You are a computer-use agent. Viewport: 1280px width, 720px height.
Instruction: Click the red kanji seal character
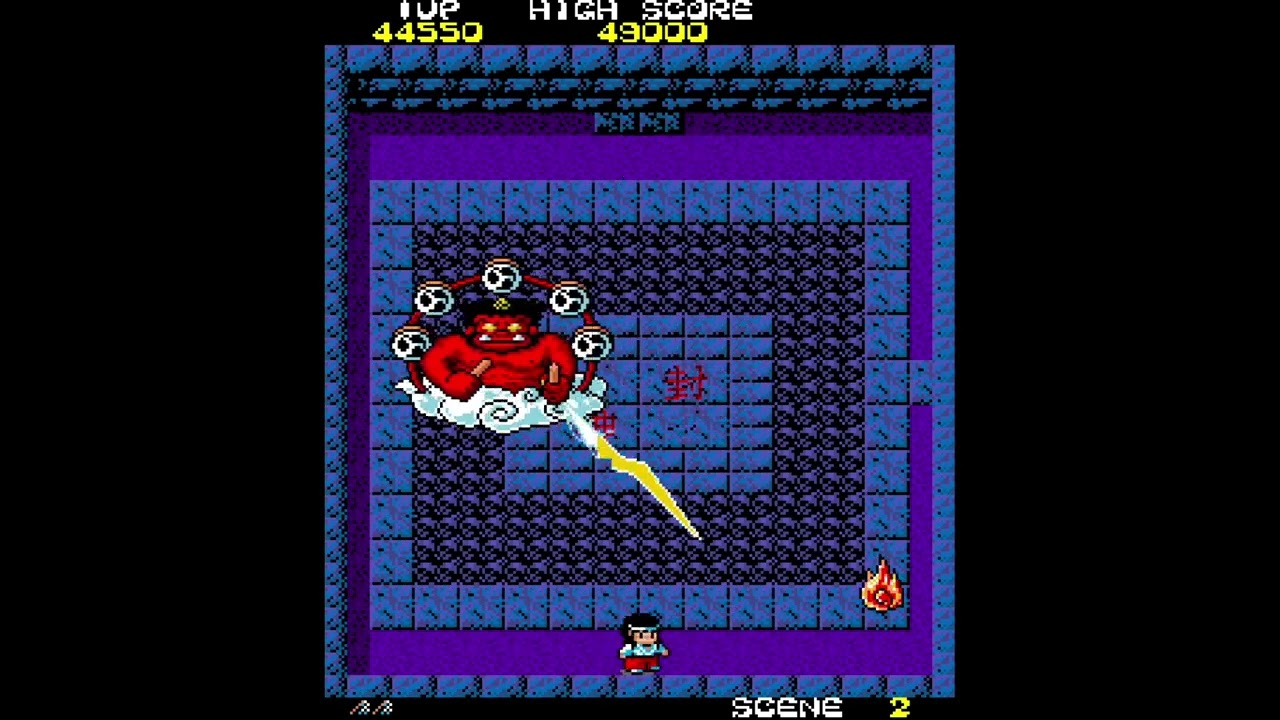pos(688,382)
